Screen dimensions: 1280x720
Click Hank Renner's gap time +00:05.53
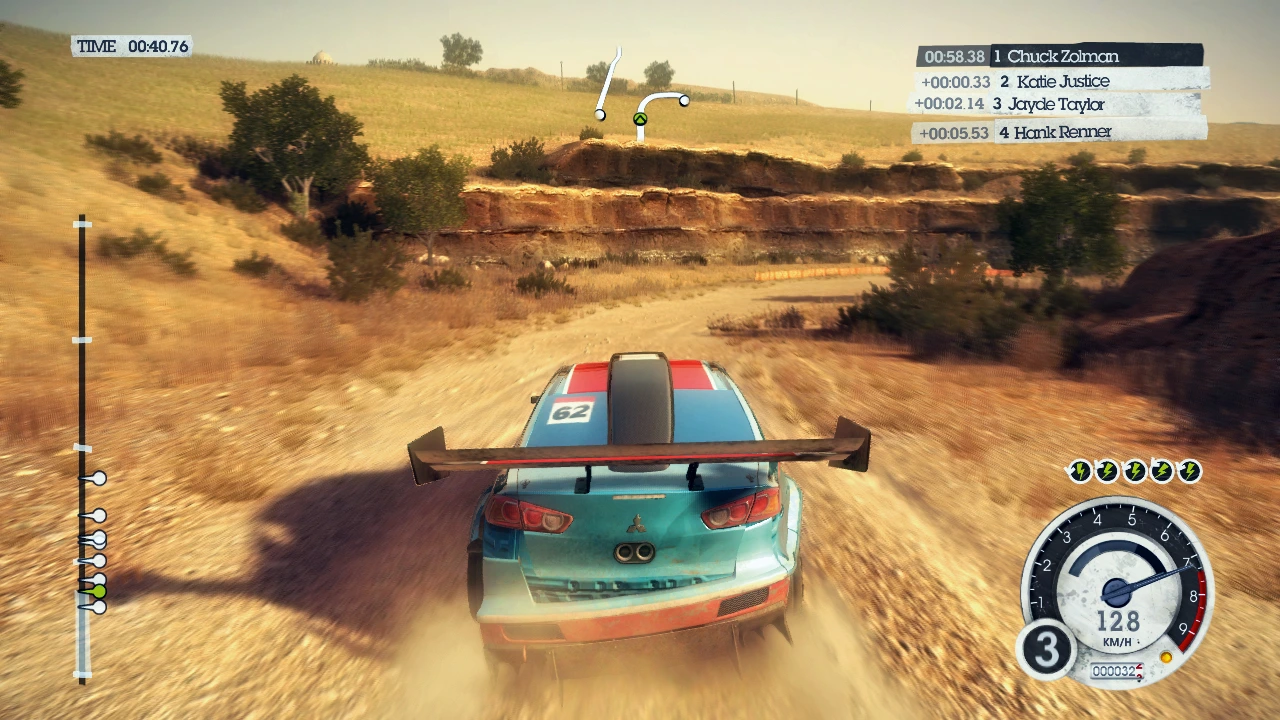954,132
